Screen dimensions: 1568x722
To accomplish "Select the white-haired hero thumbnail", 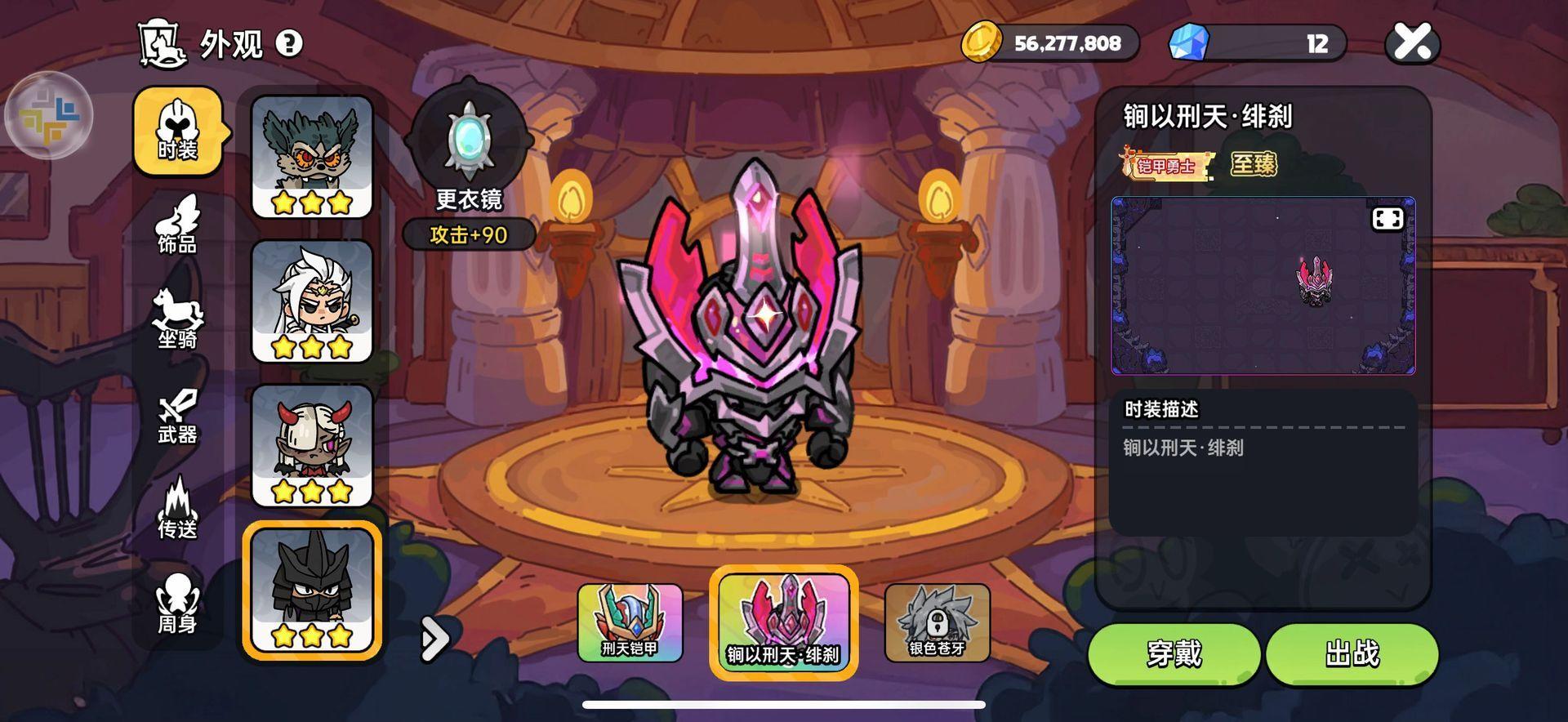I will click(313, 300).
